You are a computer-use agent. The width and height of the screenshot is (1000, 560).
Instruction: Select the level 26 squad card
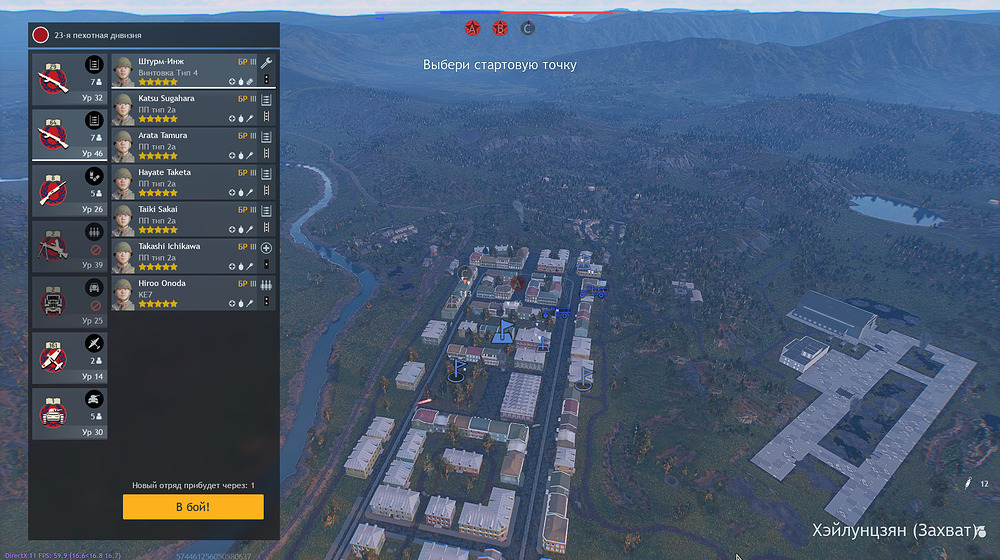pyautogui.click(x=70, y=191)
